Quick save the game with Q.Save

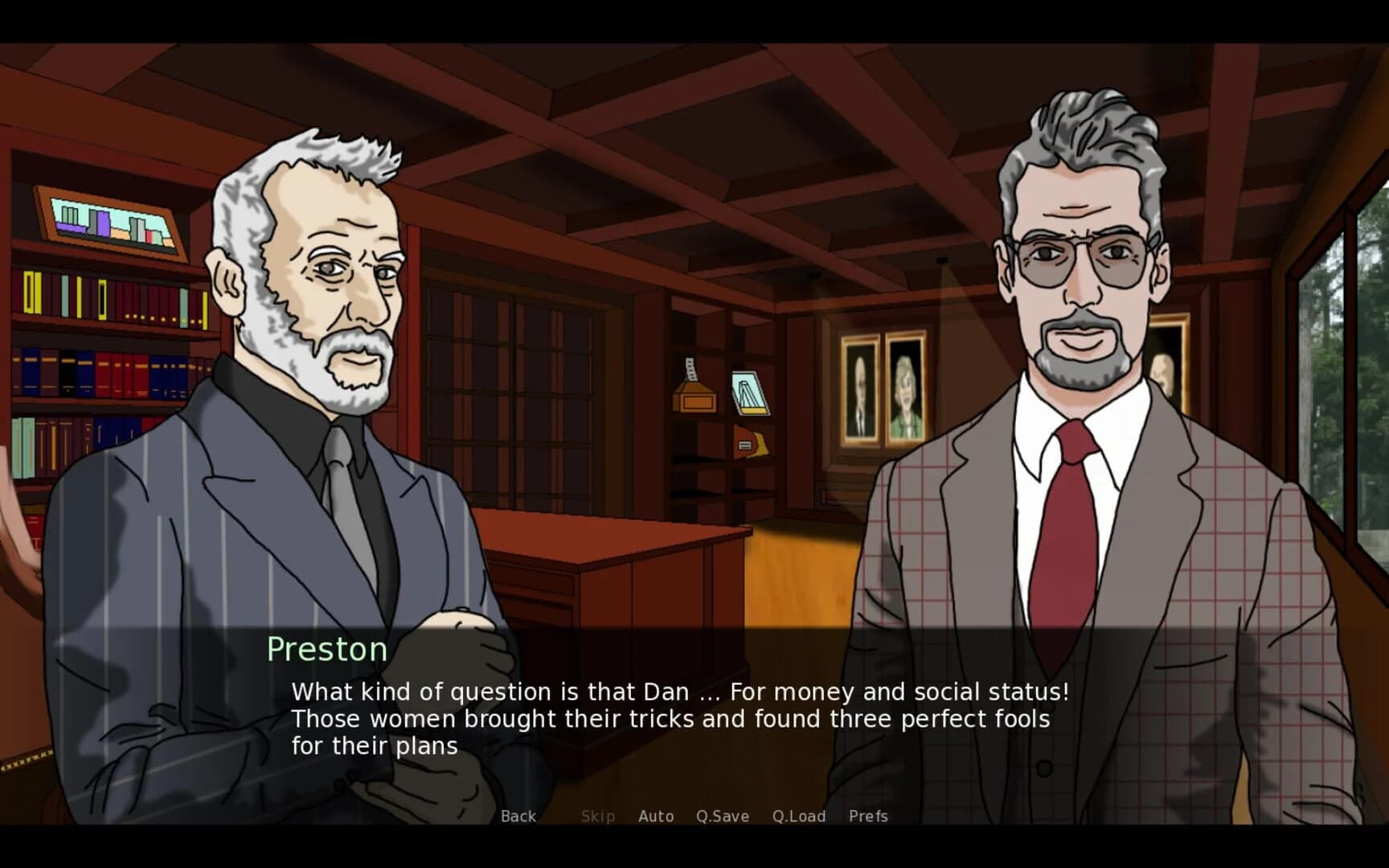721,816
